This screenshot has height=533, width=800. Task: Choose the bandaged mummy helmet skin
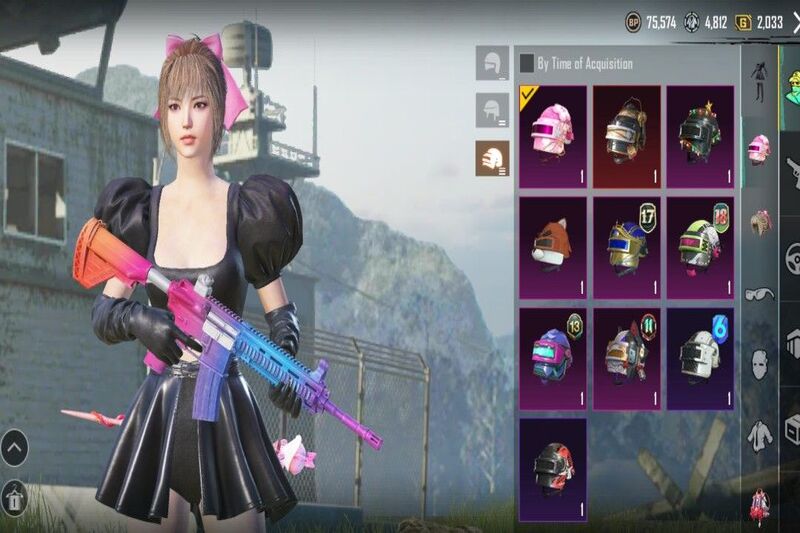pos(626,137)
